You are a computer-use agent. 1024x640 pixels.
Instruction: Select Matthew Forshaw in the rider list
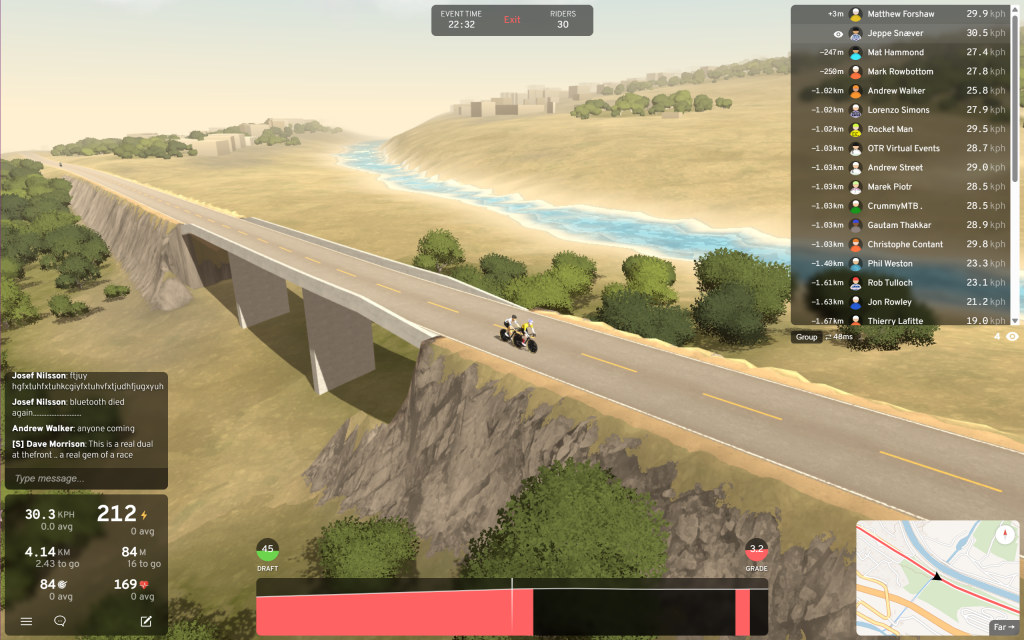click(900, 14)
